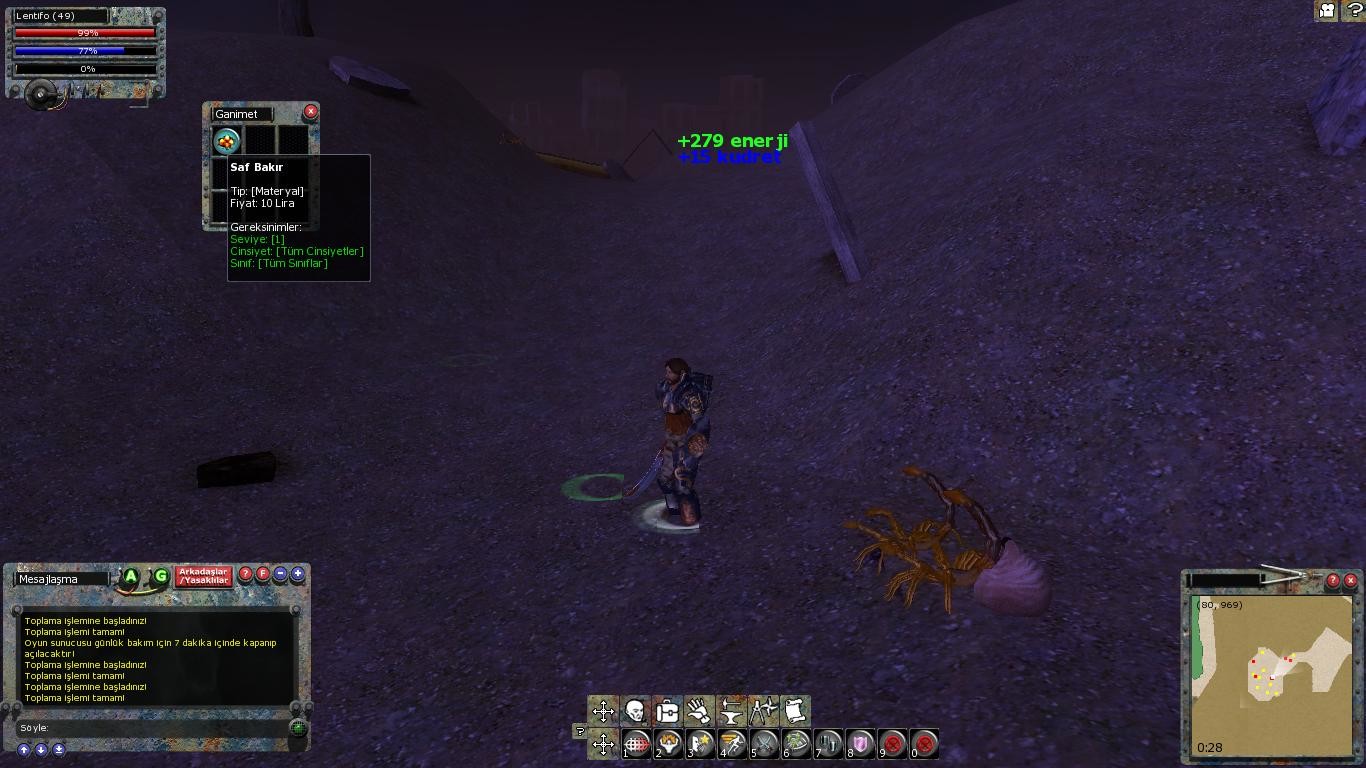This screenshot has height=768, width=1366.
Task: Take the Saf Bakır loot item
Action: tap(227, 140)
